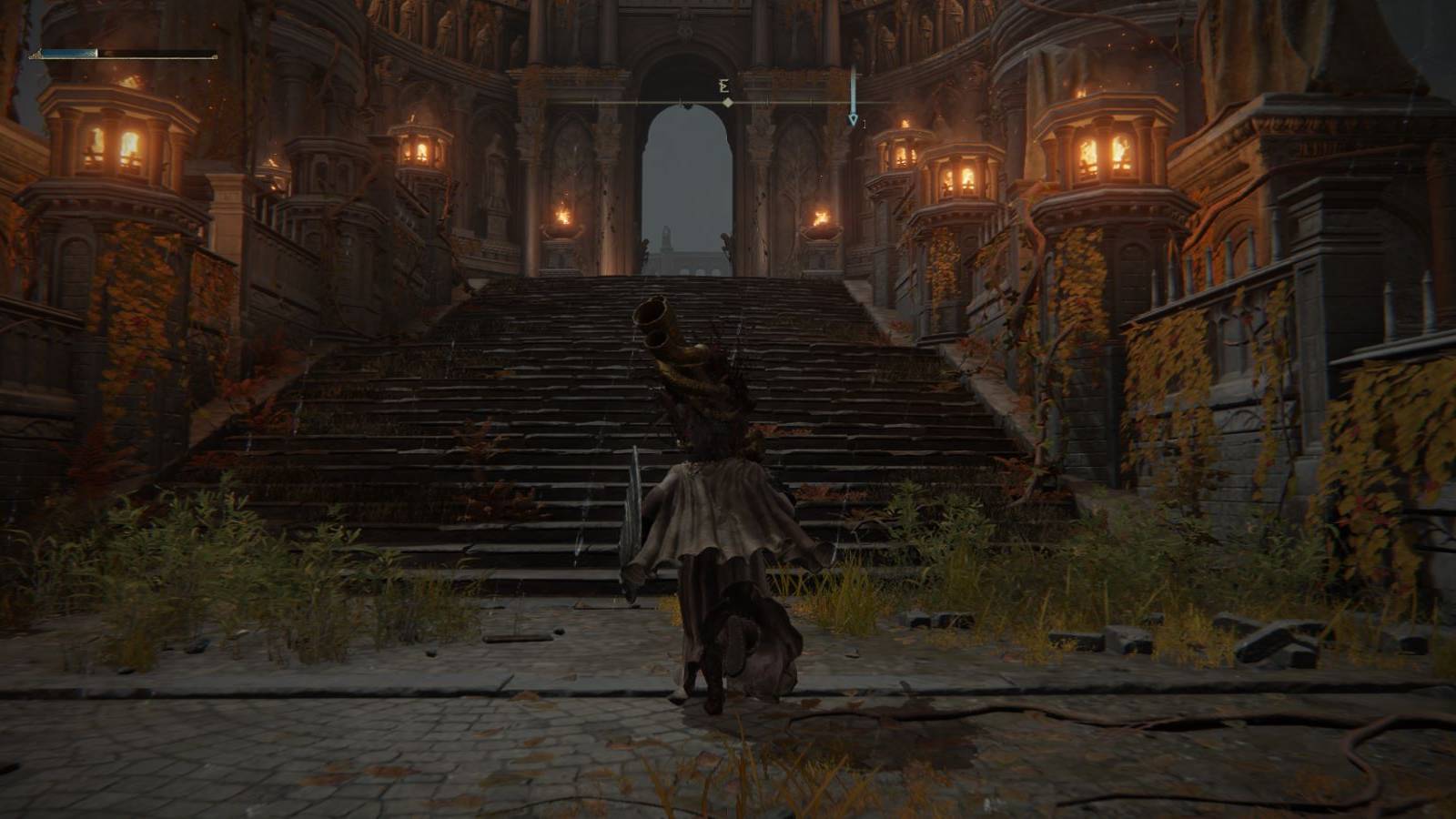Viewport: 1456px width, 819px height.
Task: Click the lit brazier left of the archway
Action: tap(564, 218)
